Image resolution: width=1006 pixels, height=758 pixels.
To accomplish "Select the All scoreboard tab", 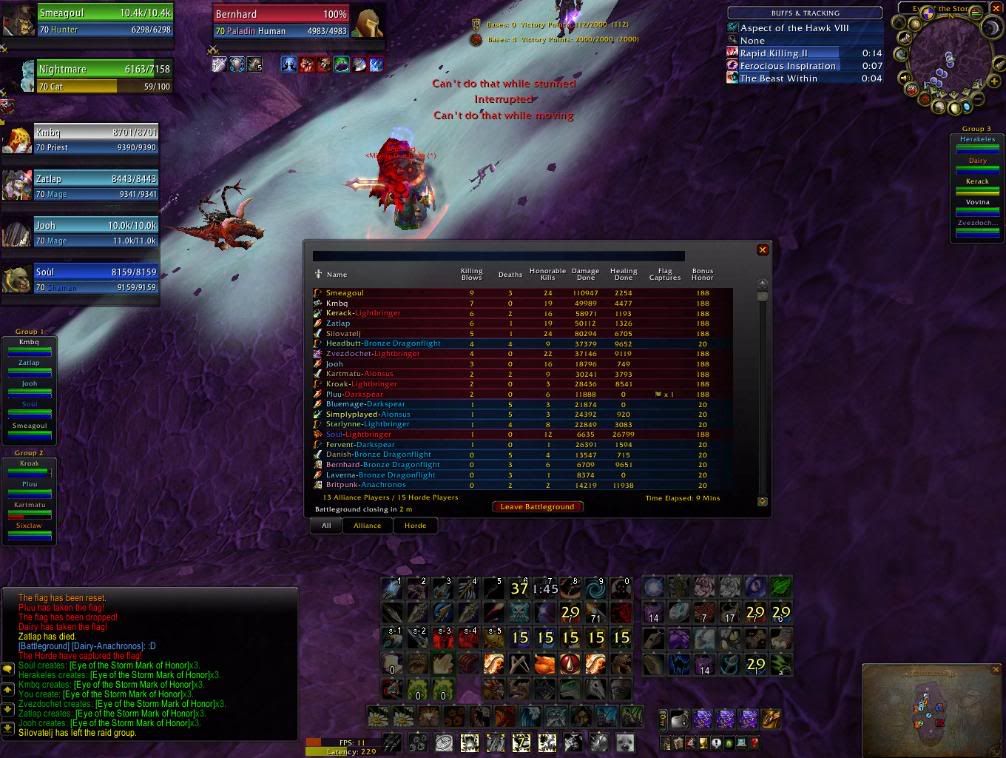I will pos(326,525).
